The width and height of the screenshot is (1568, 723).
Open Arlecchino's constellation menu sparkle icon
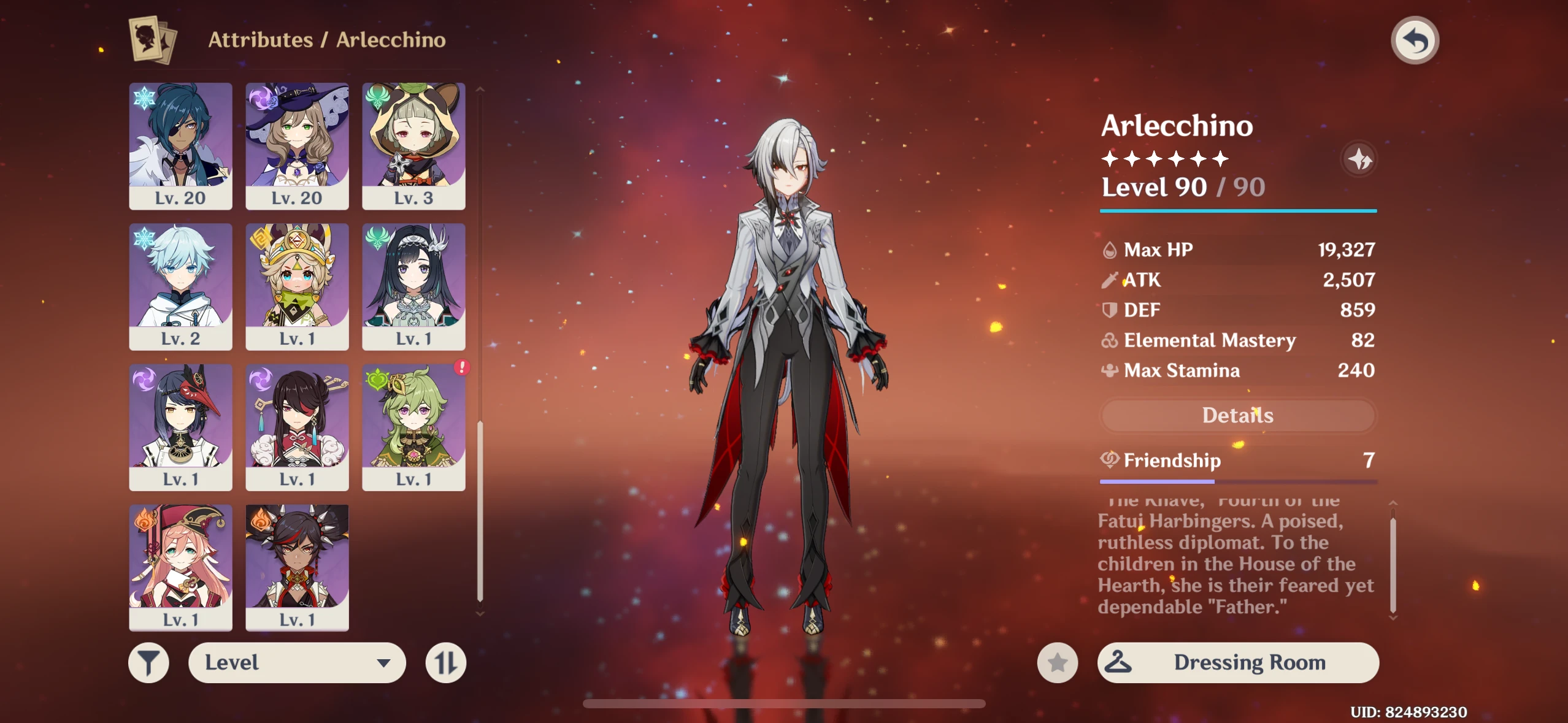1359,159
